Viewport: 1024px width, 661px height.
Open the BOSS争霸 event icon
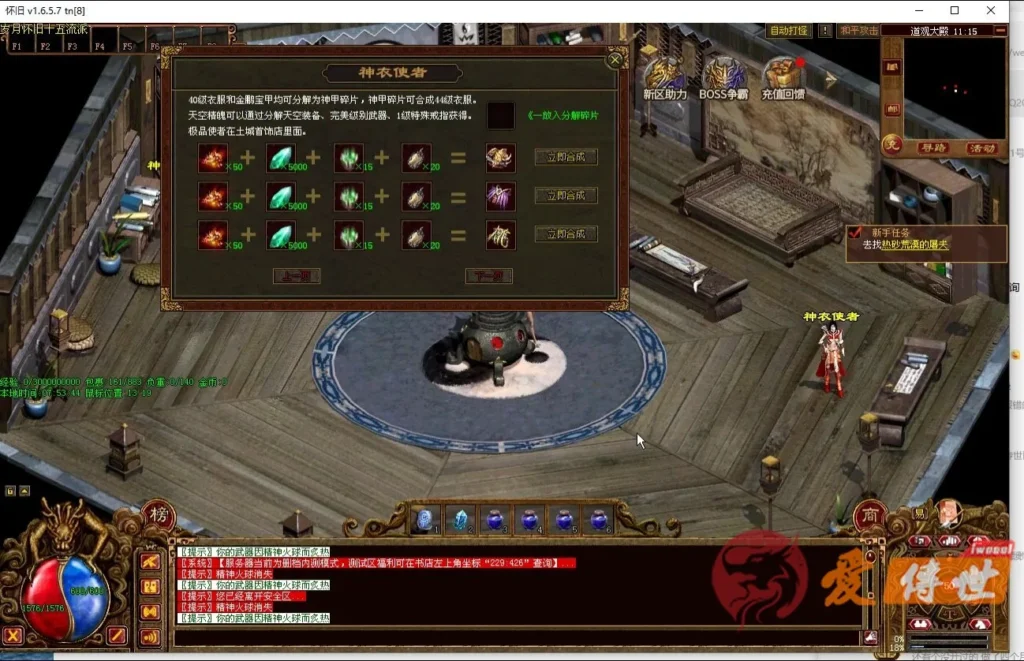pos(724,74)
